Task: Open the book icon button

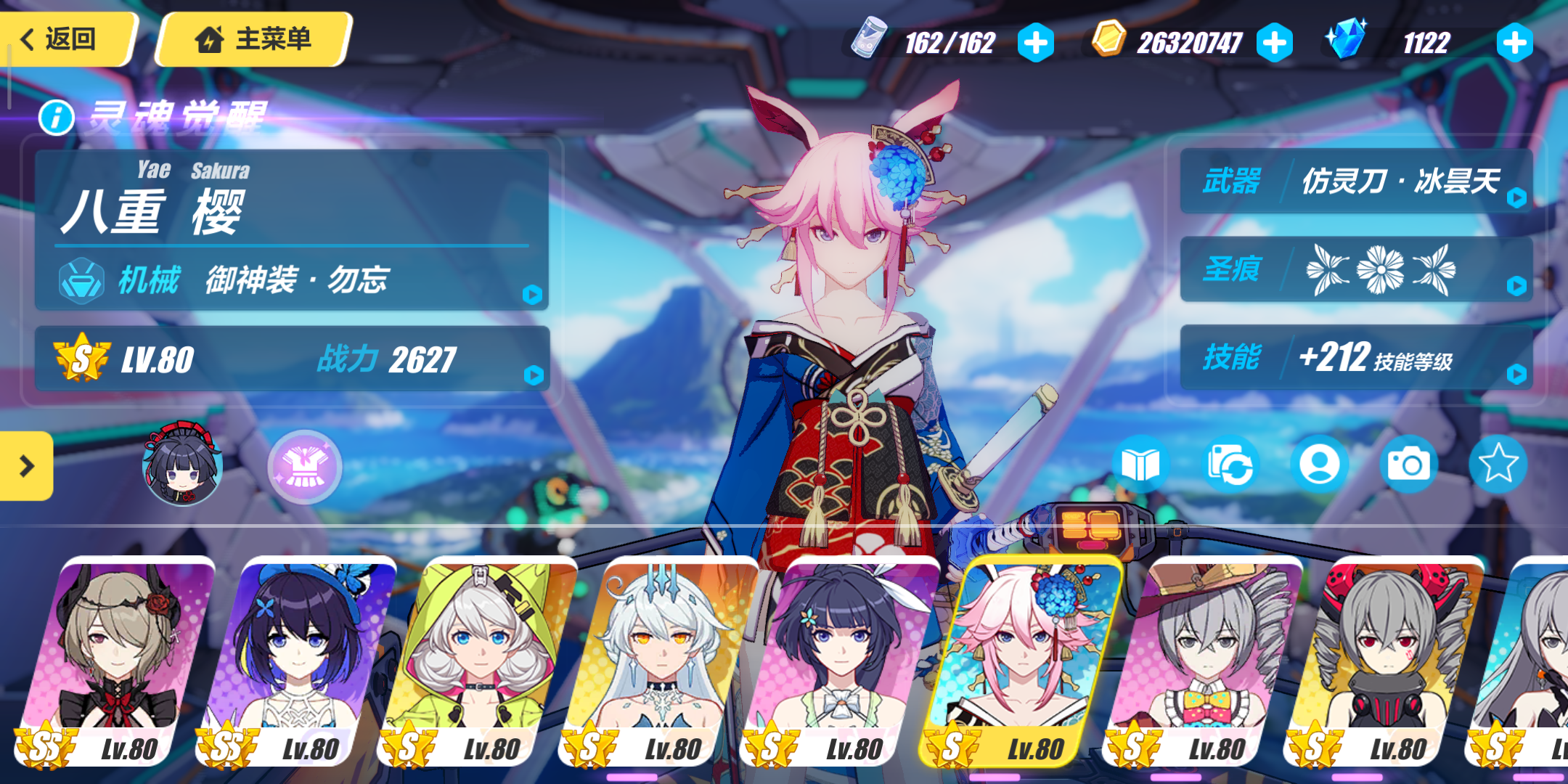Action: click(x=1140, y=465)
